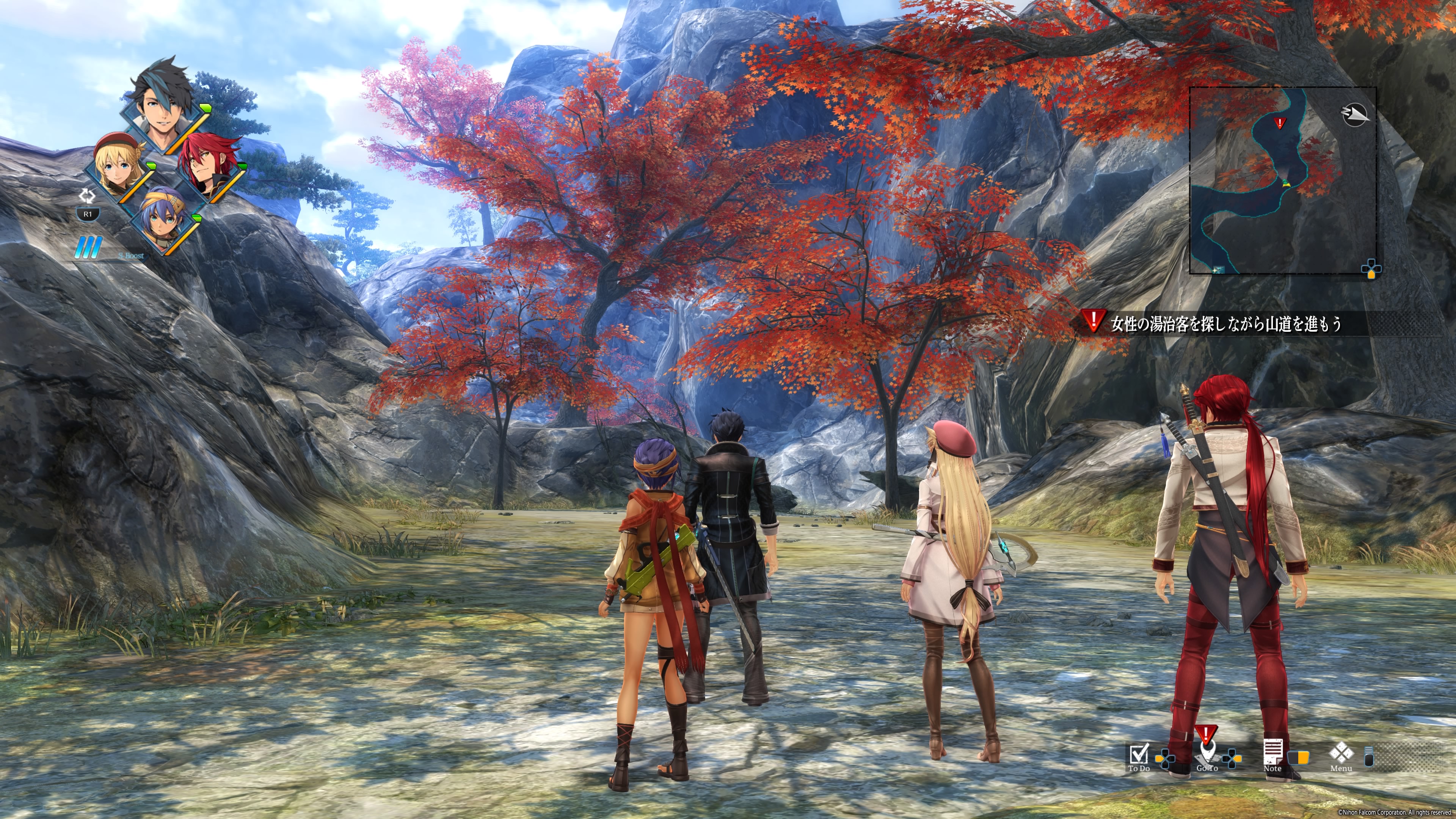The width and height of the screenshot is (1456, 819).
Task: Open the Note journal
Action: (1272, 755)
